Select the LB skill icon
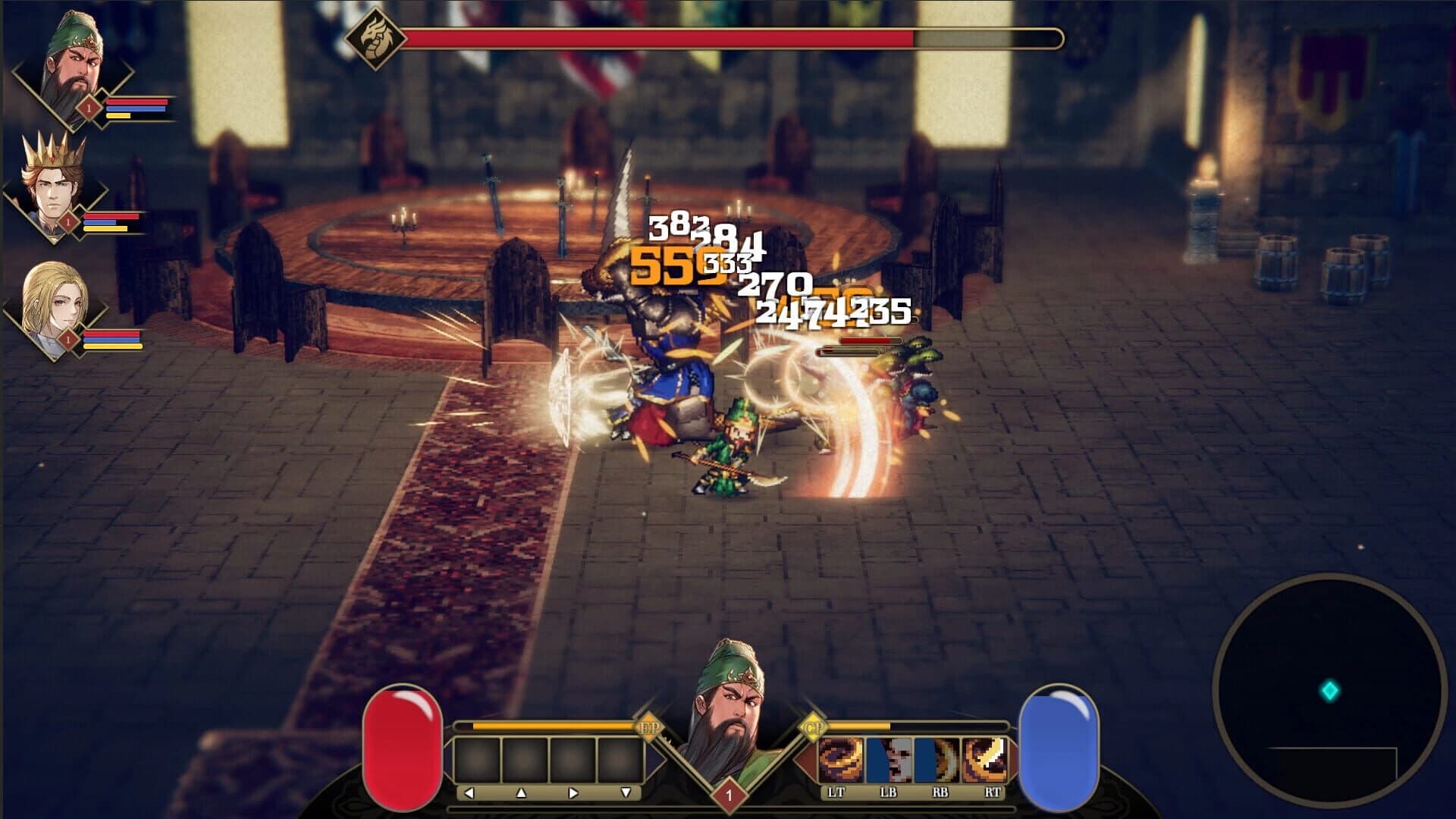Screen dimensions: 1456x819 coord(887,758)
